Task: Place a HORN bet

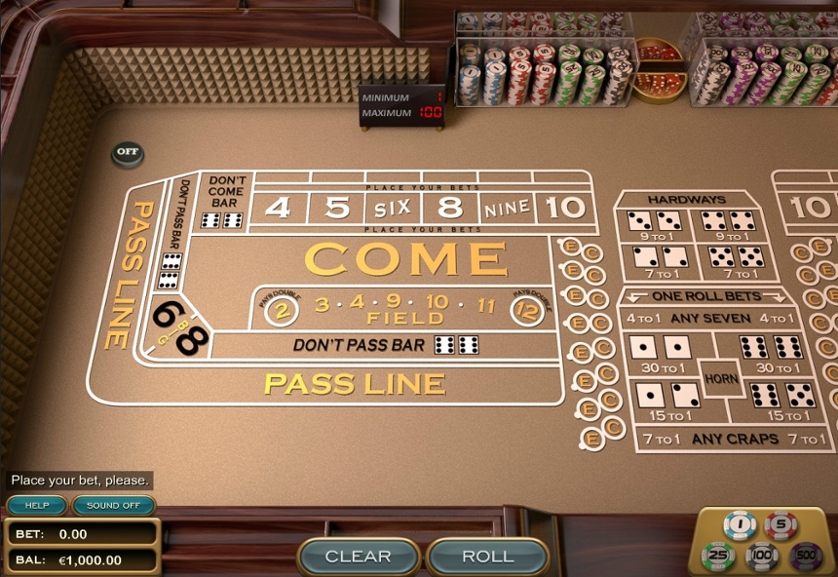Action: [720, 379]
